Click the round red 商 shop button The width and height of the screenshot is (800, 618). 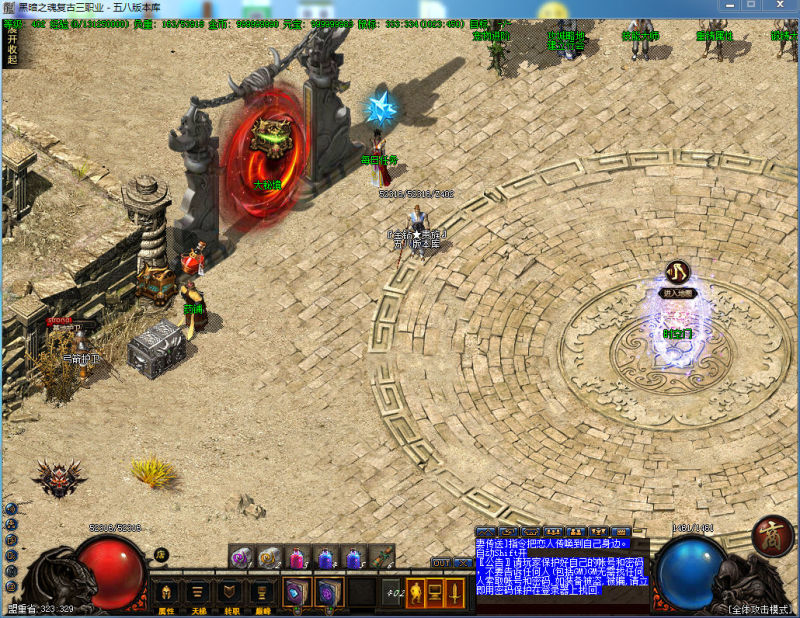pyautogui.click(x=772, y=534)
